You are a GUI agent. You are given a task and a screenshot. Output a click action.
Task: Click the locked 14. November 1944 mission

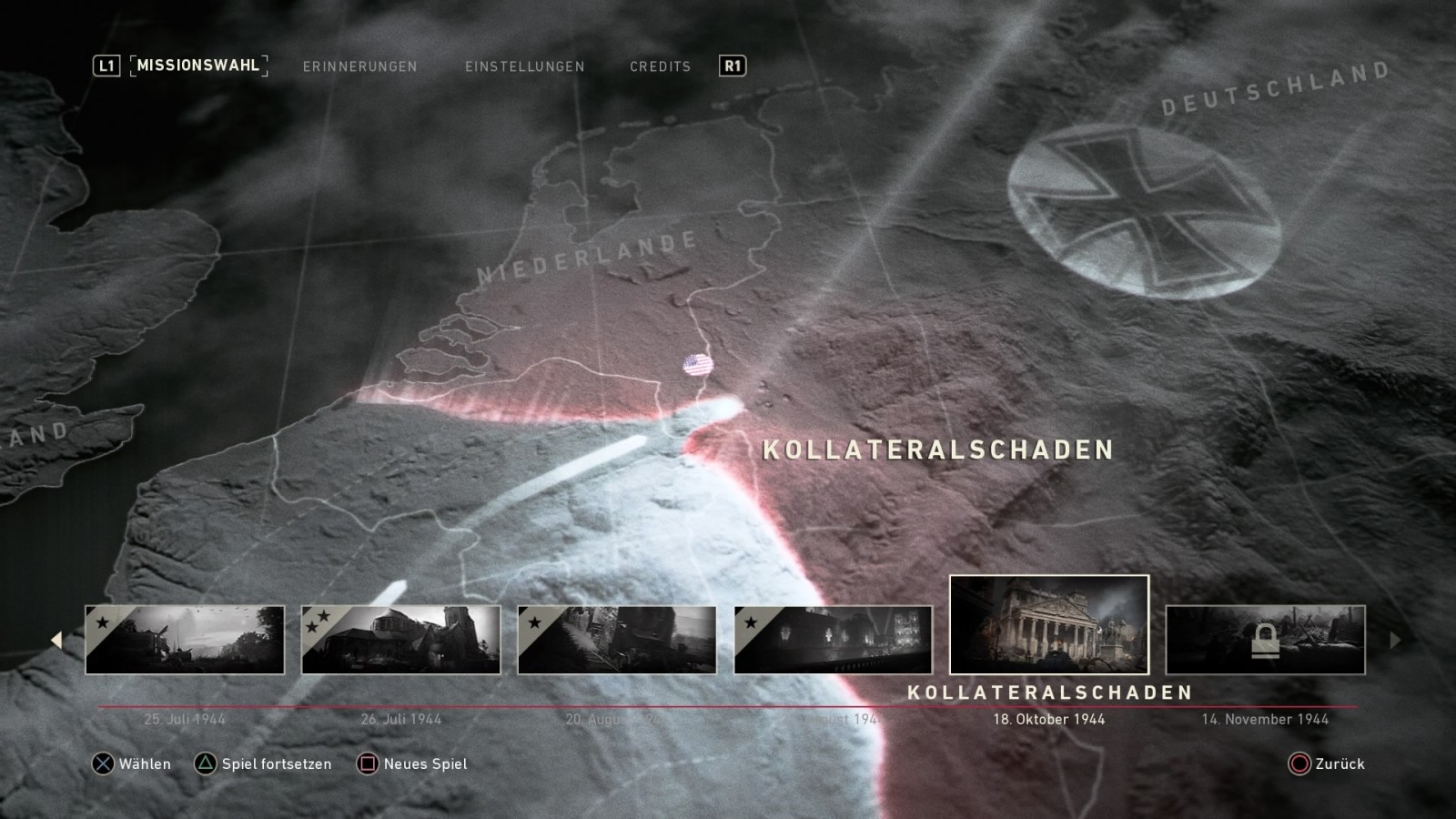coord(1265,640)
